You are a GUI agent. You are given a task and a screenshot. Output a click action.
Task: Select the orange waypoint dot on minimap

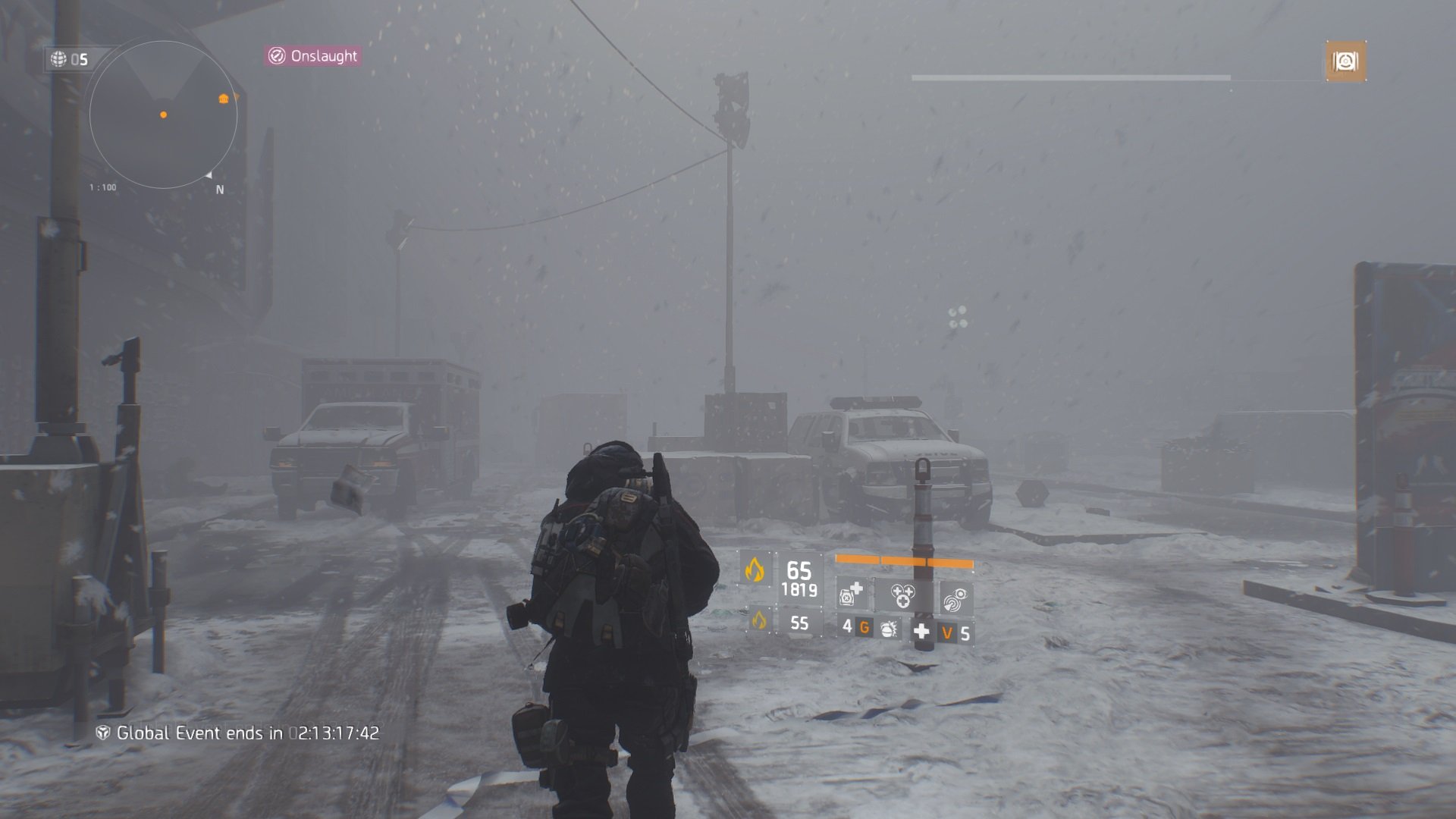(x=163, y=115)
